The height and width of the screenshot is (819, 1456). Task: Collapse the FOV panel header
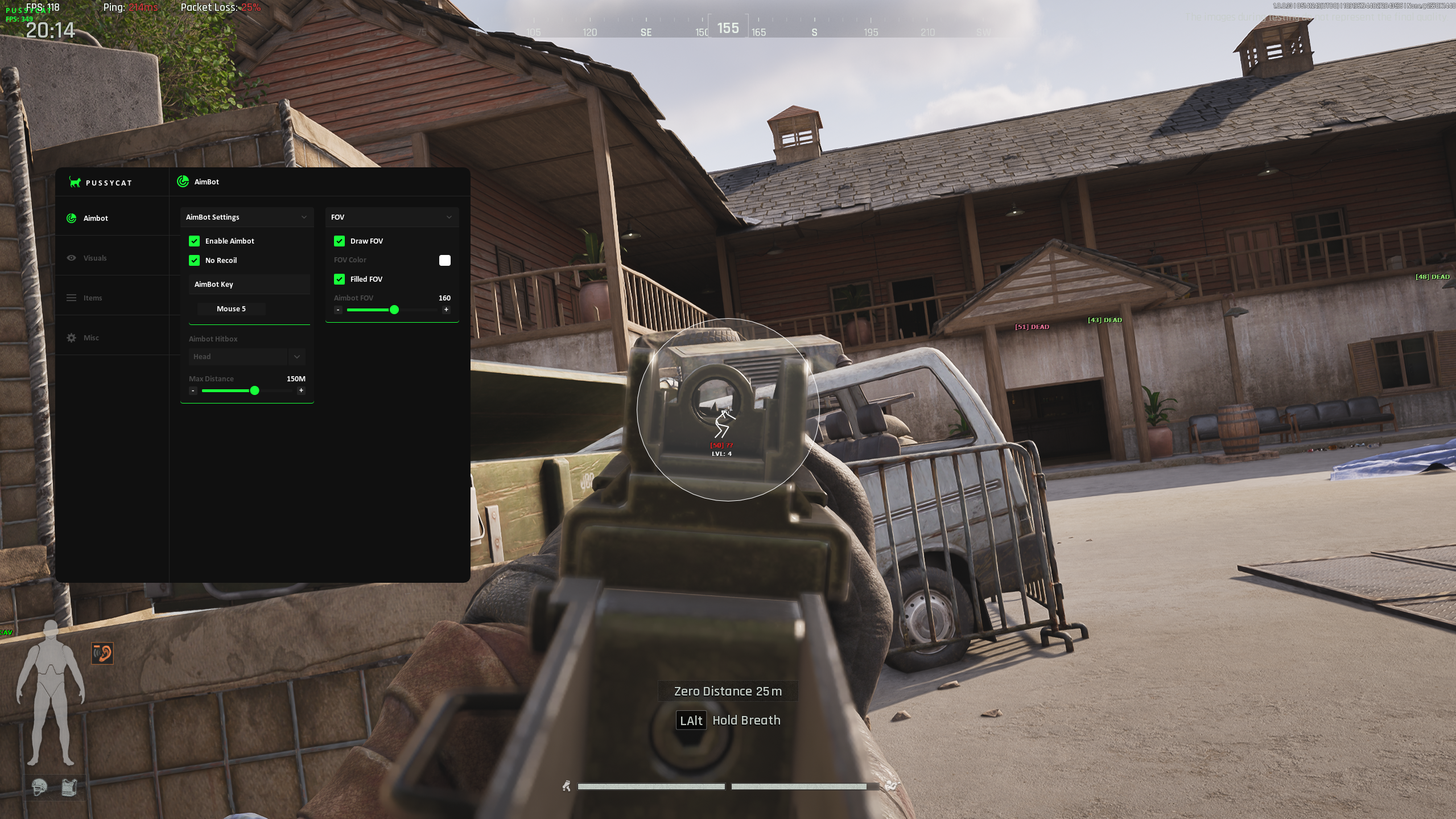392,217
